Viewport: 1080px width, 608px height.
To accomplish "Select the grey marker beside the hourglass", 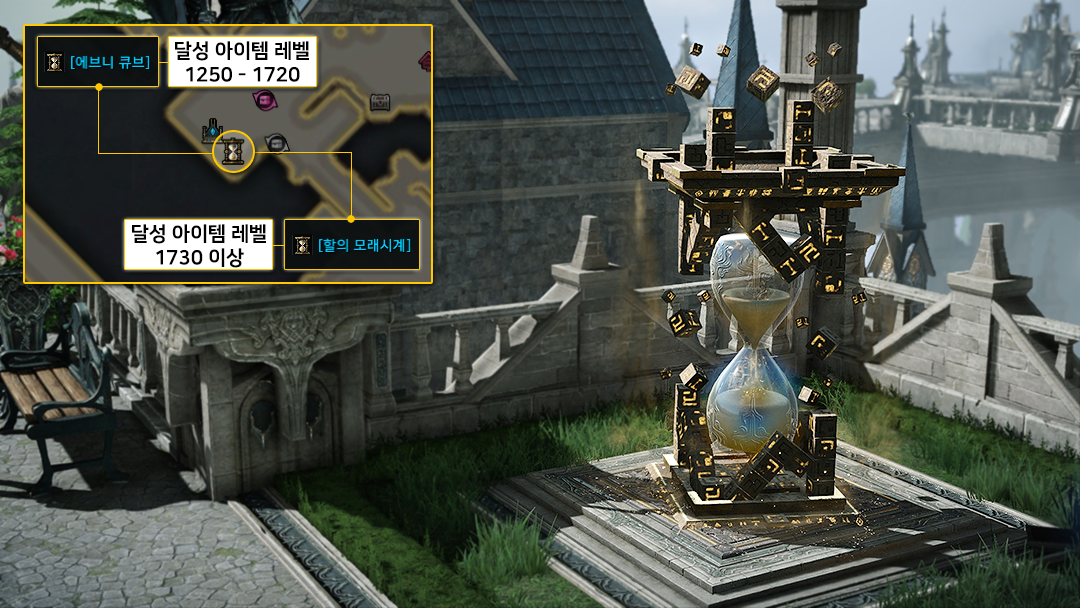I will click(x=274, y=143).
